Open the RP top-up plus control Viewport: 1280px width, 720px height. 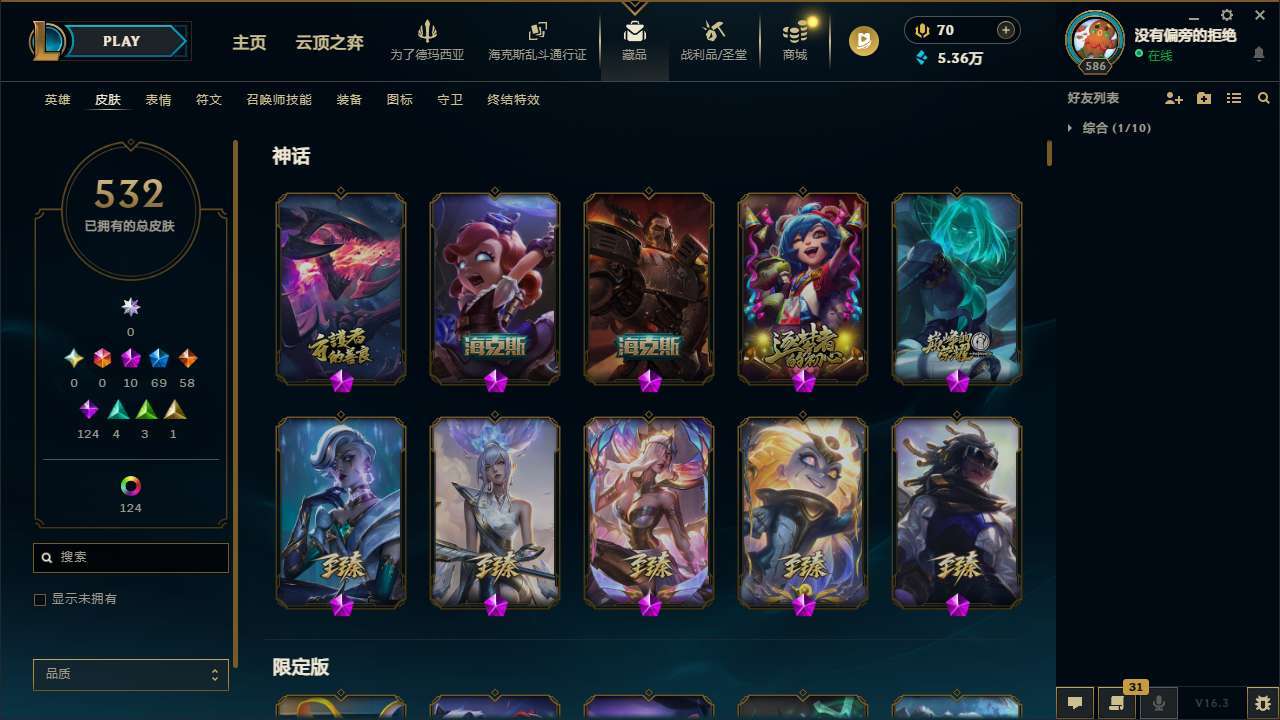tap(1004, 29)
